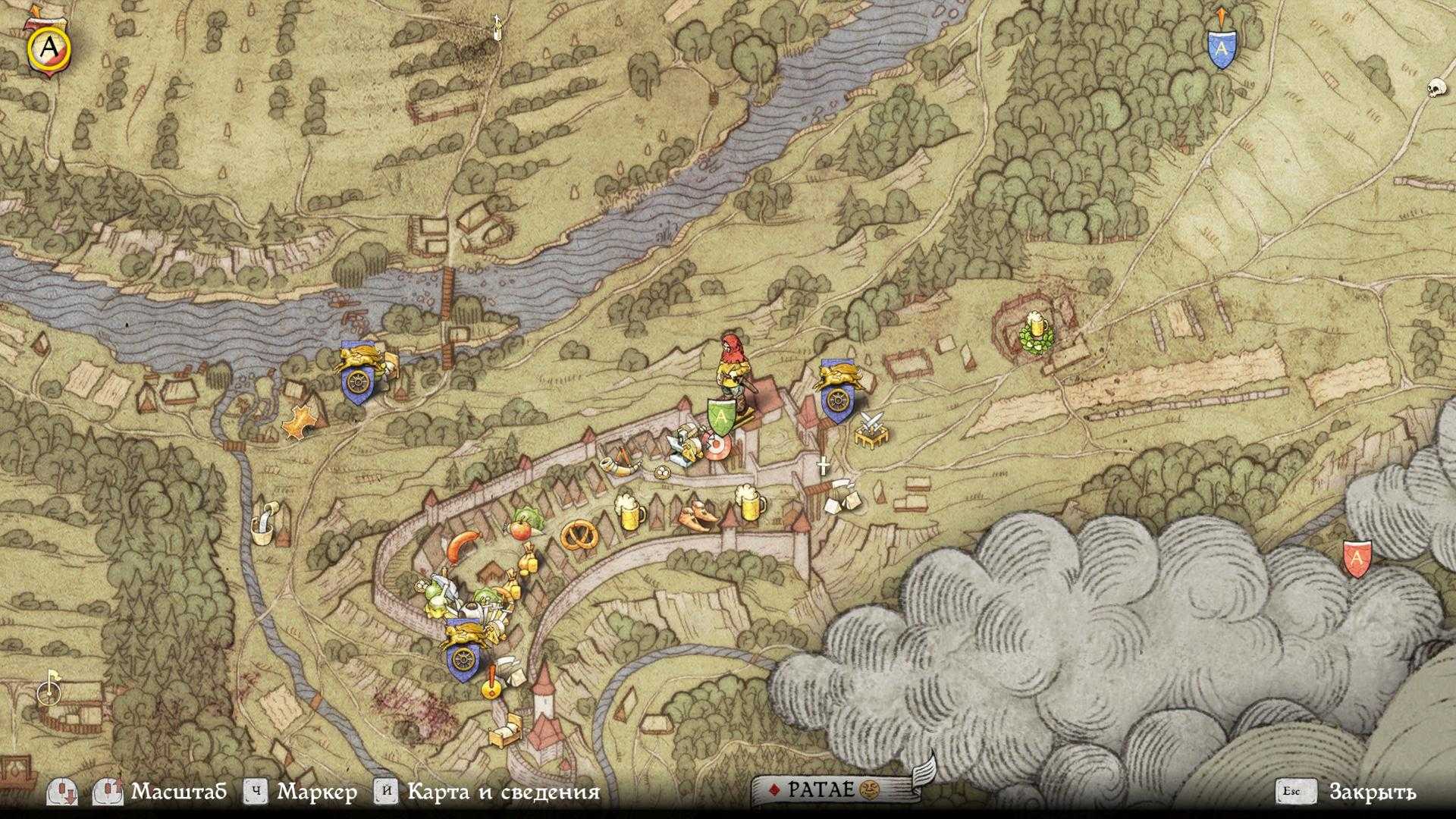Select the crossed swords weaponsmith marker

[870, 429]
